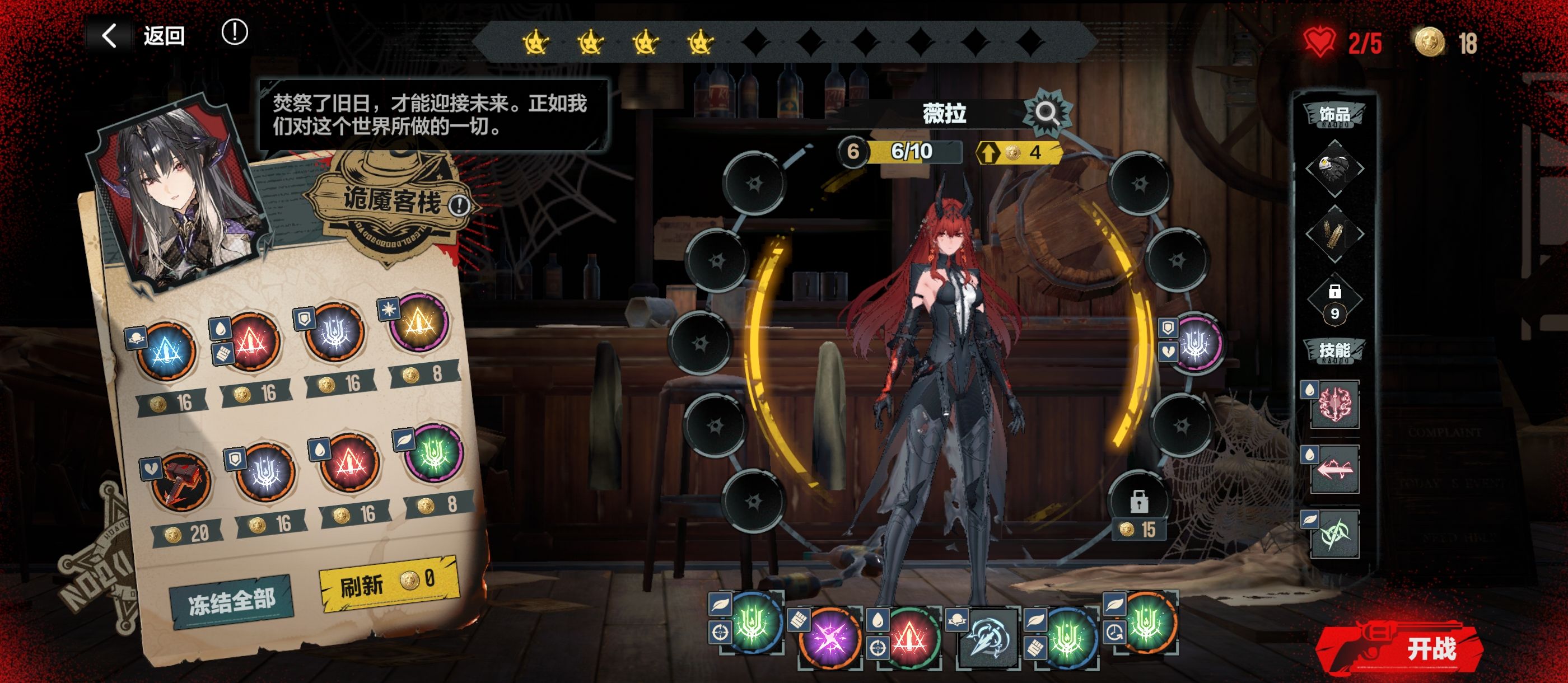Open the 诡魇客栈 info exclamation mark

pyautogui.click(x=459, y=206)
